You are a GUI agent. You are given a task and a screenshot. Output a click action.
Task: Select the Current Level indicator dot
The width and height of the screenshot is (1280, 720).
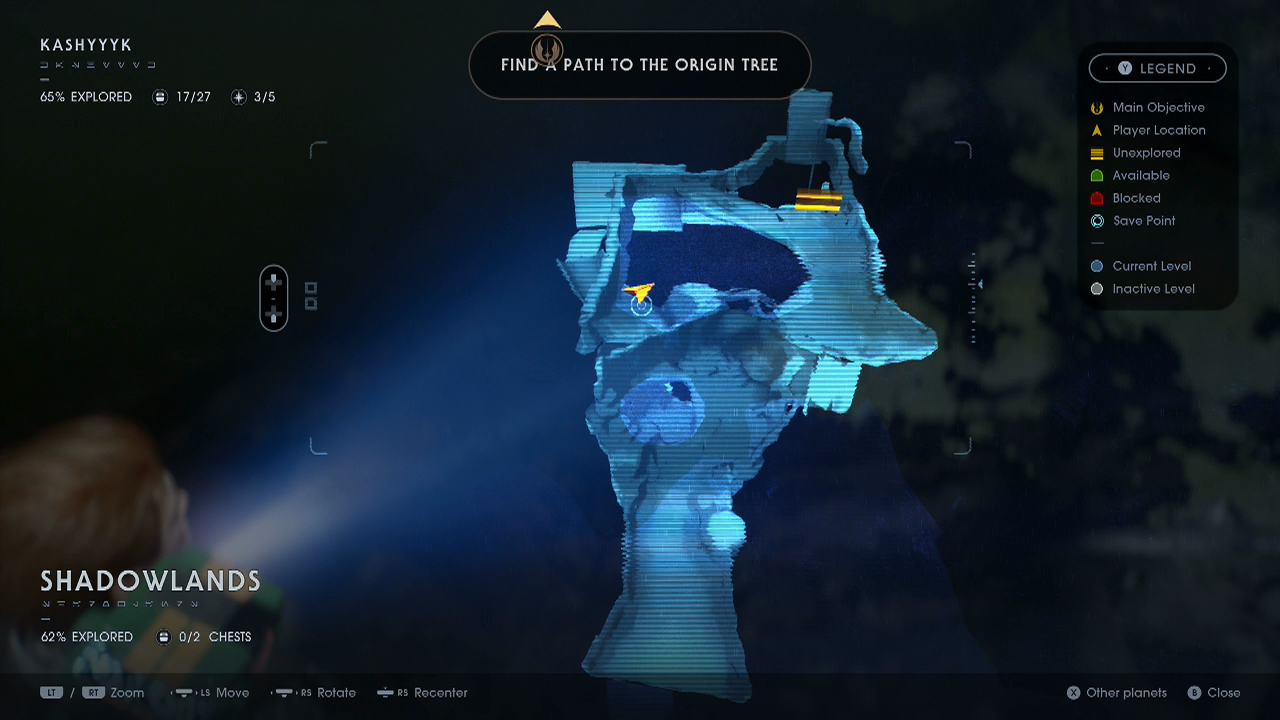coord(1097,266)
